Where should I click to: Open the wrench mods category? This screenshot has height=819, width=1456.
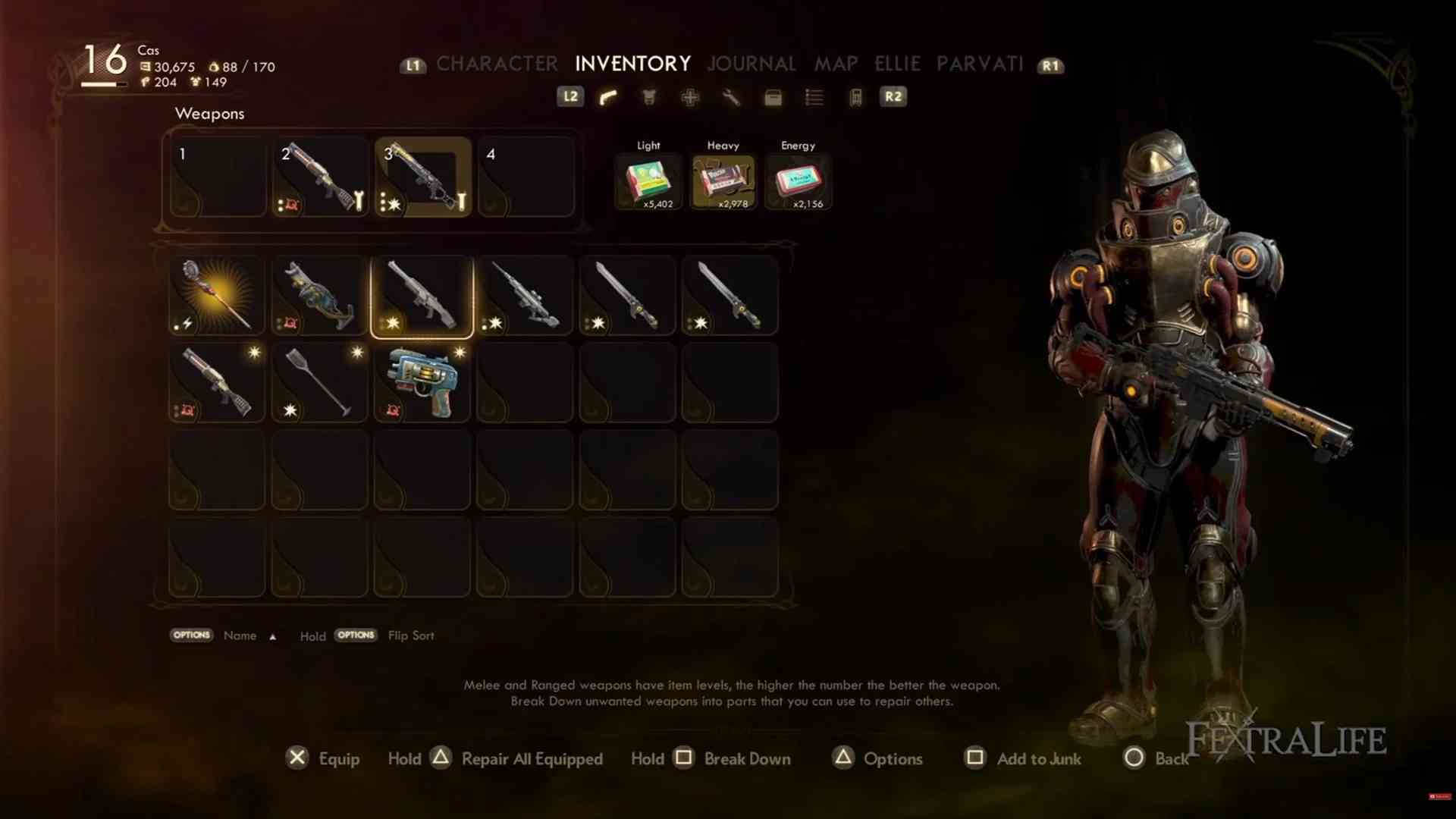point(731,97)
